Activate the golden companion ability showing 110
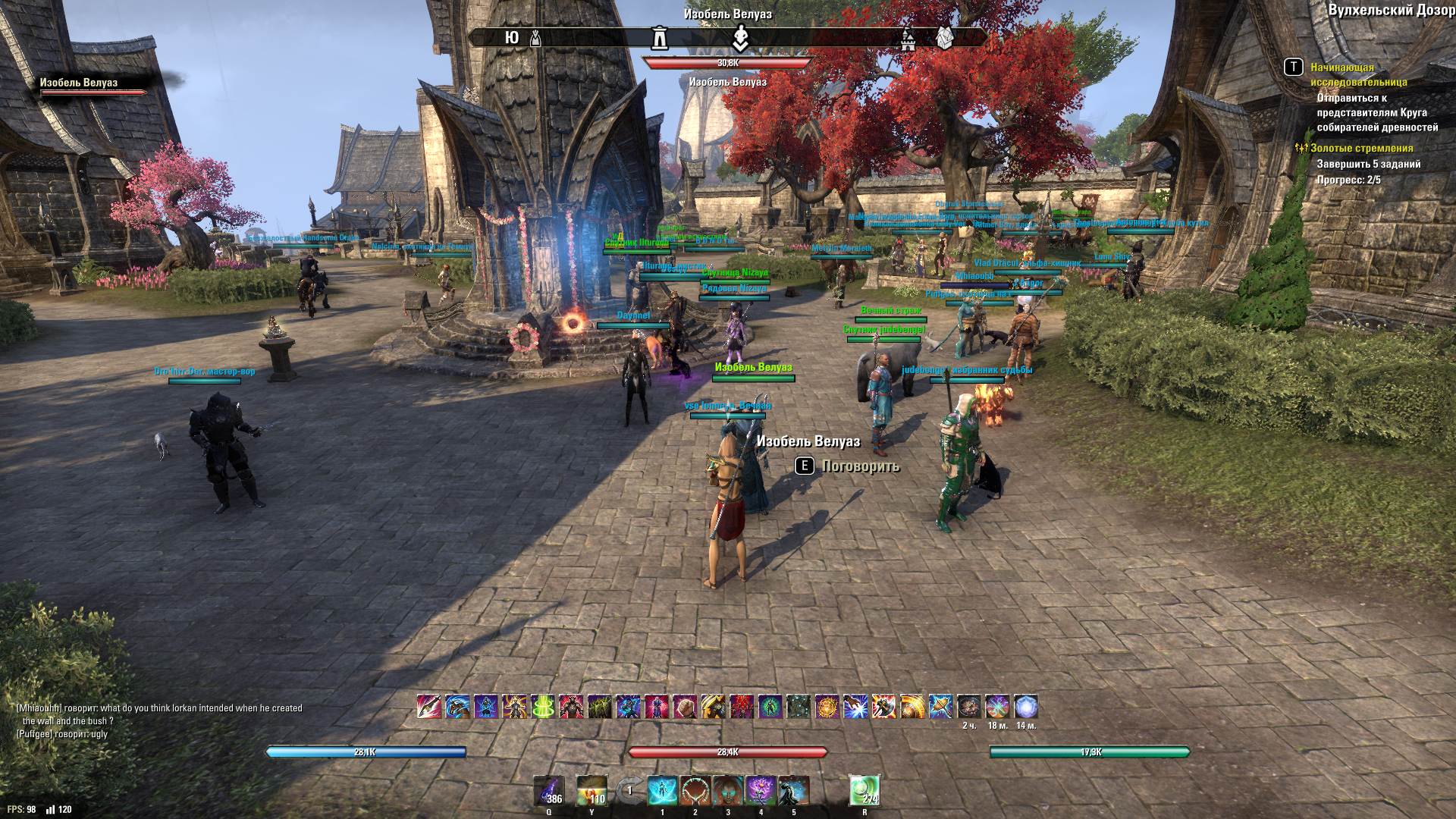The image size is (1456, 819). point(591,791)
